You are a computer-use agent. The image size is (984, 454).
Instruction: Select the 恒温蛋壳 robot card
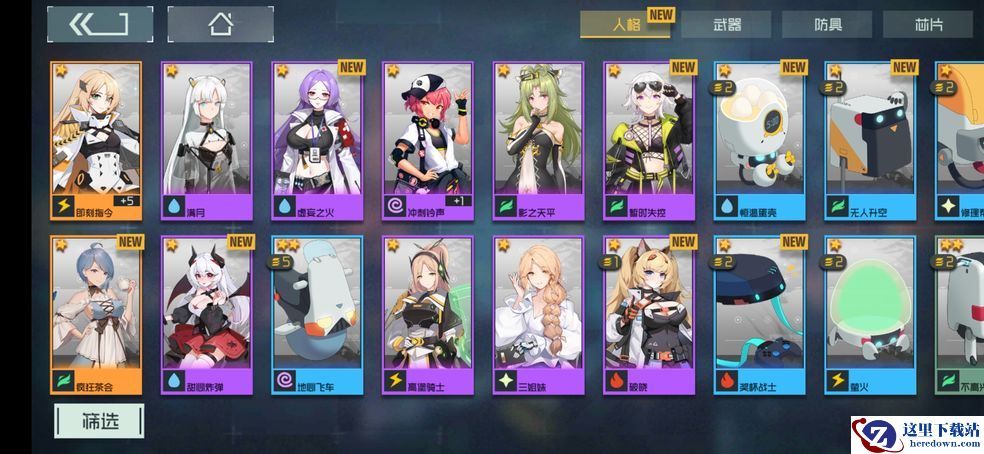[759, 140]
